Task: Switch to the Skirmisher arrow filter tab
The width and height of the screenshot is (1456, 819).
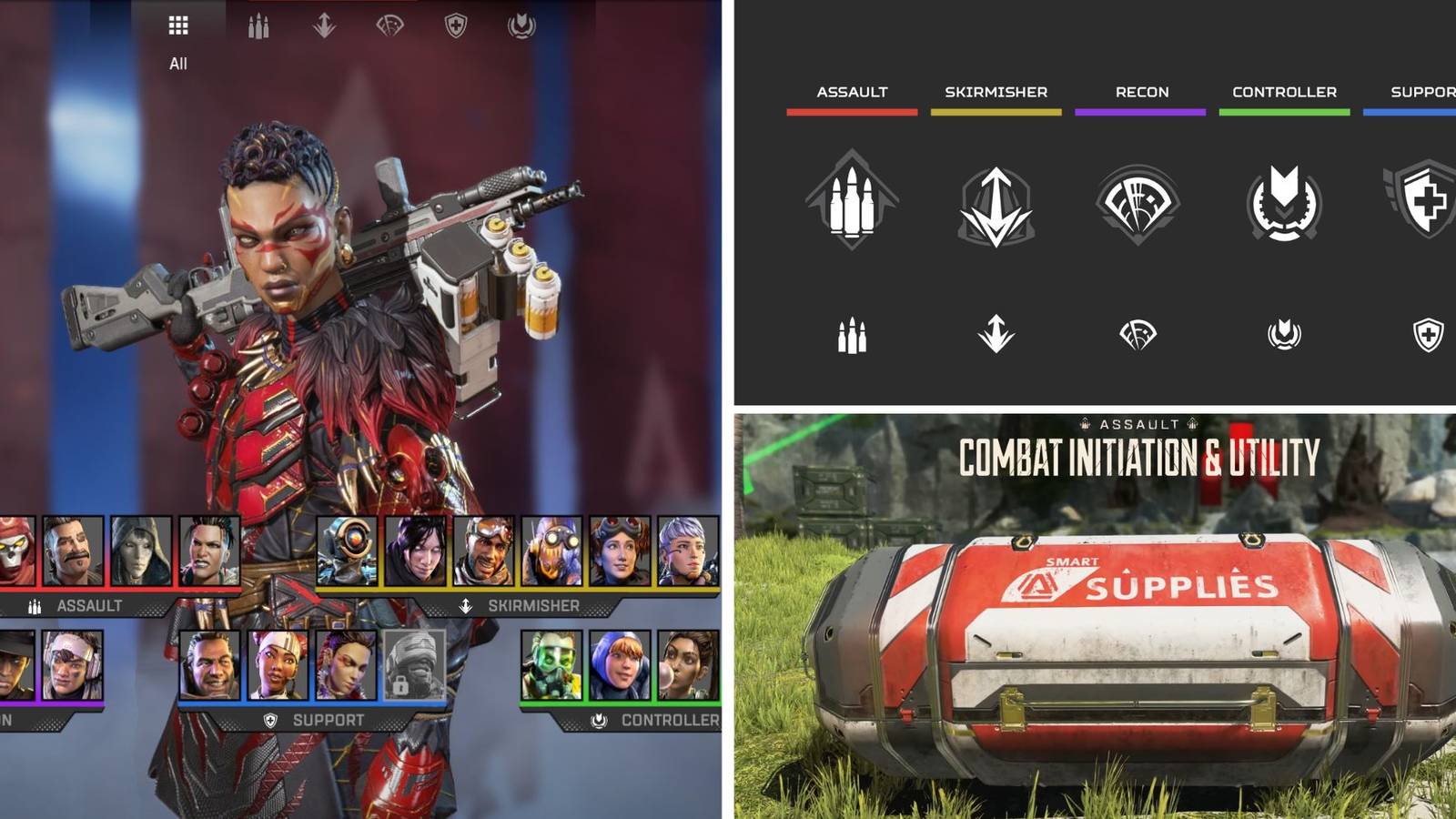Action: (324, 25)
